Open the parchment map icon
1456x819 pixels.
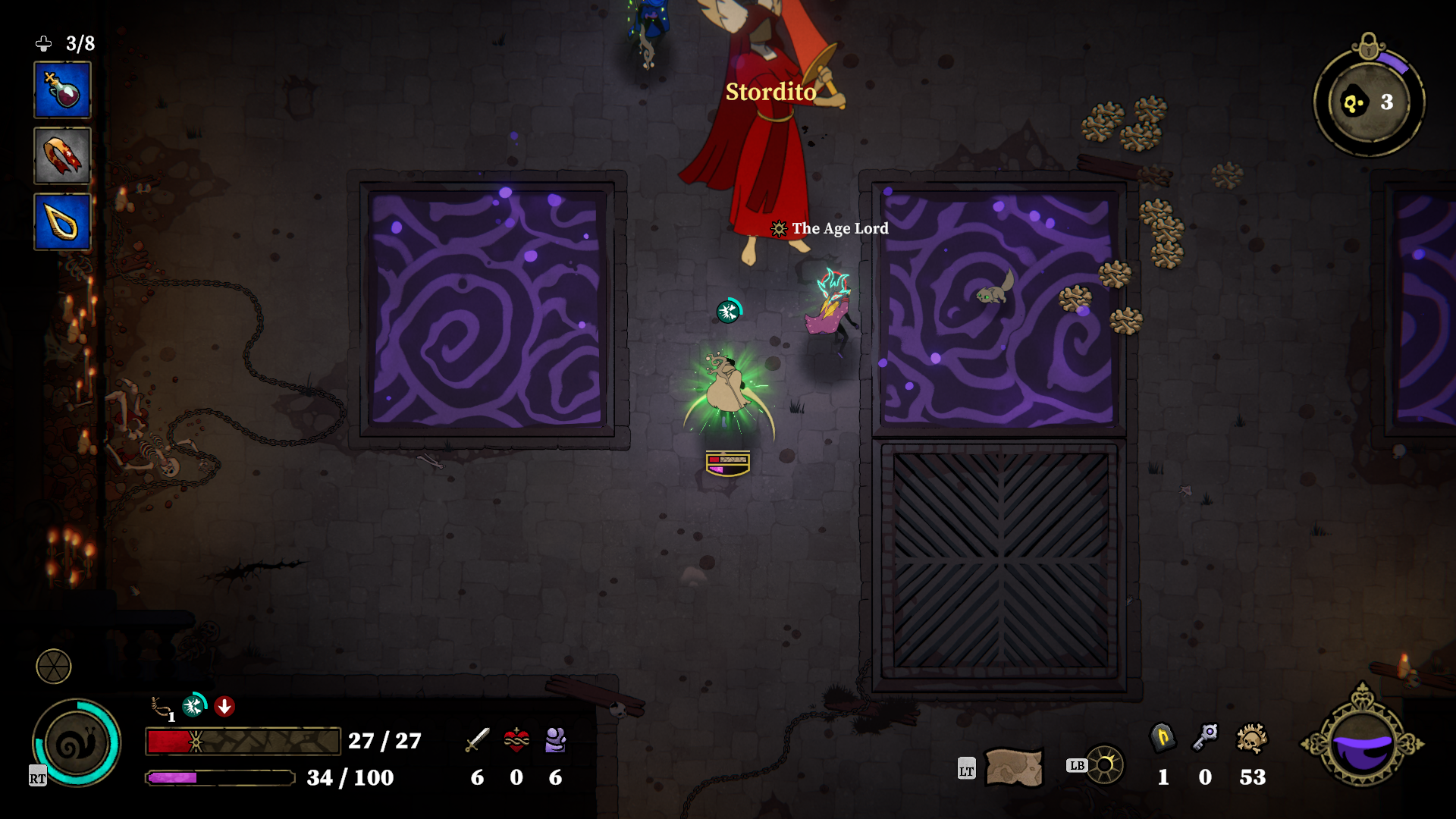tap(1013, 767)
